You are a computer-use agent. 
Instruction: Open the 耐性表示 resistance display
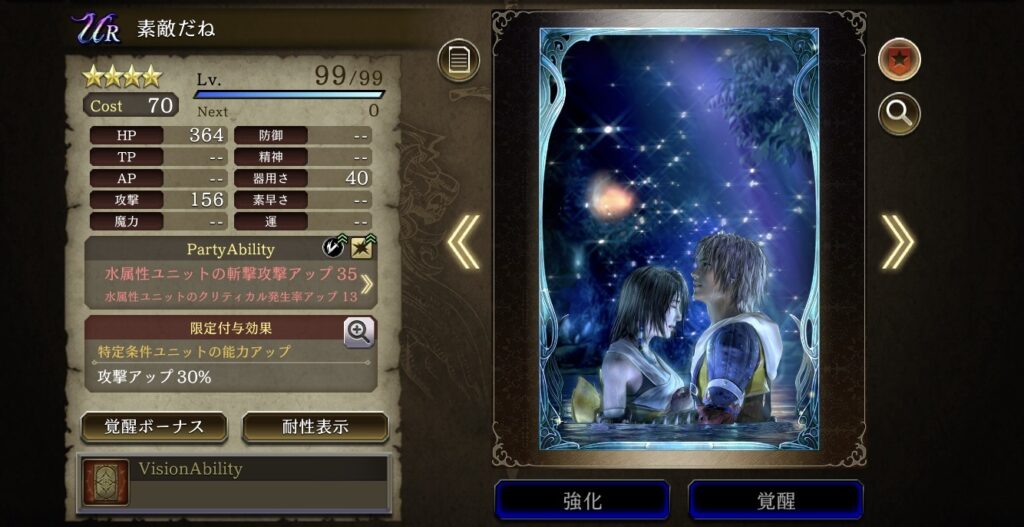pos(315,427)
